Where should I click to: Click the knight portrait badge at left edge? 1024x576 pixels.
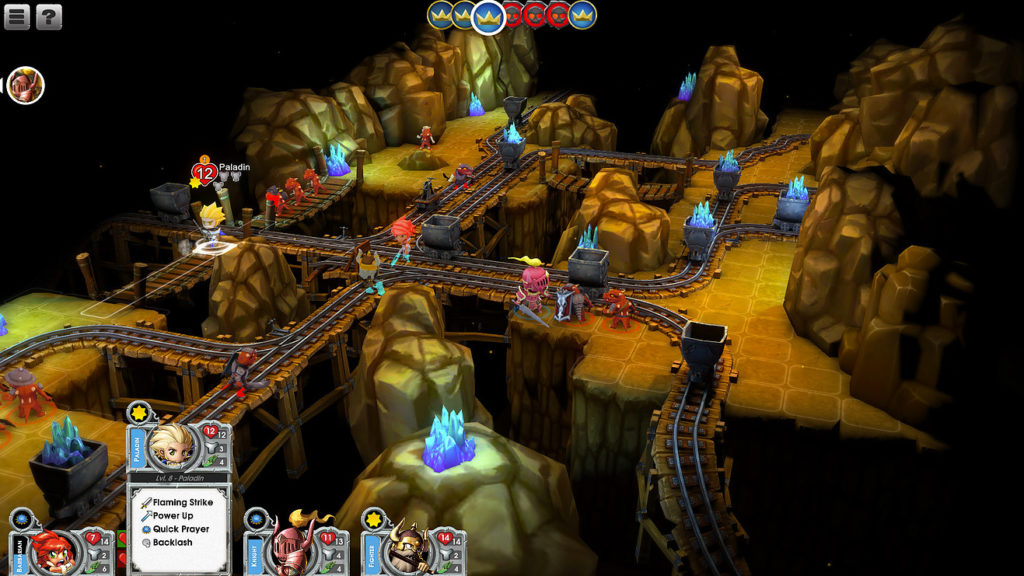click(26, 86)
